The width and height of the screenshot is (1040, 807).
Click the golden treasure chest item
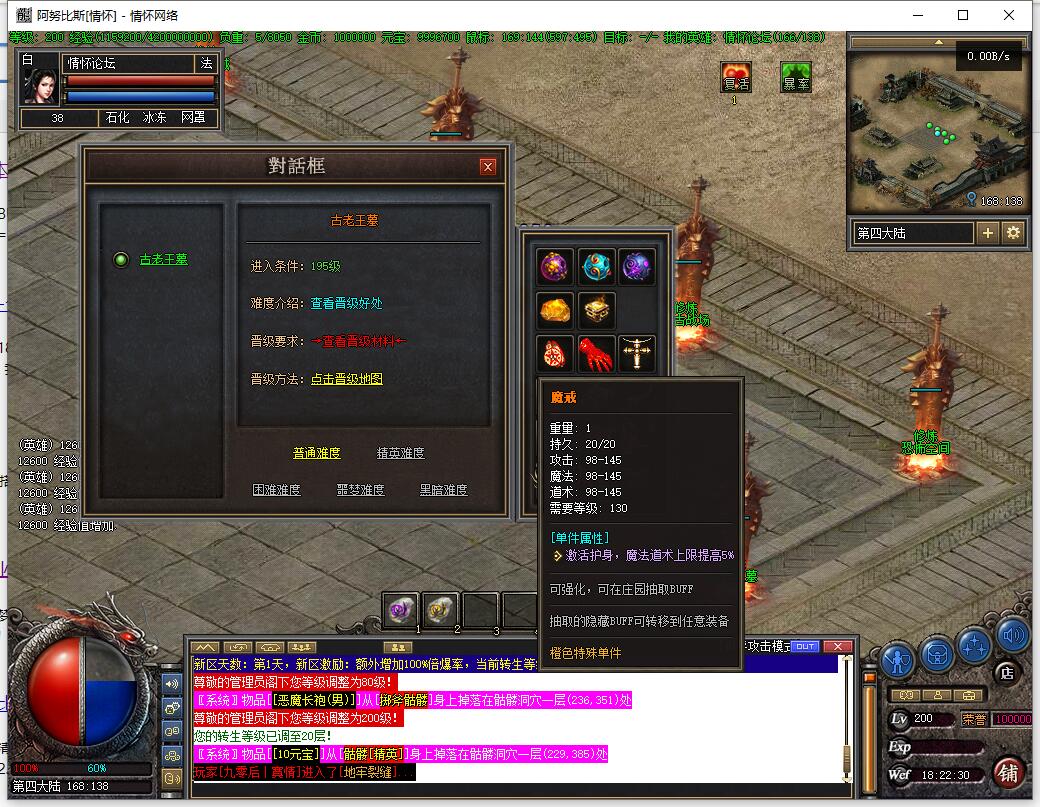pos(596,310)
